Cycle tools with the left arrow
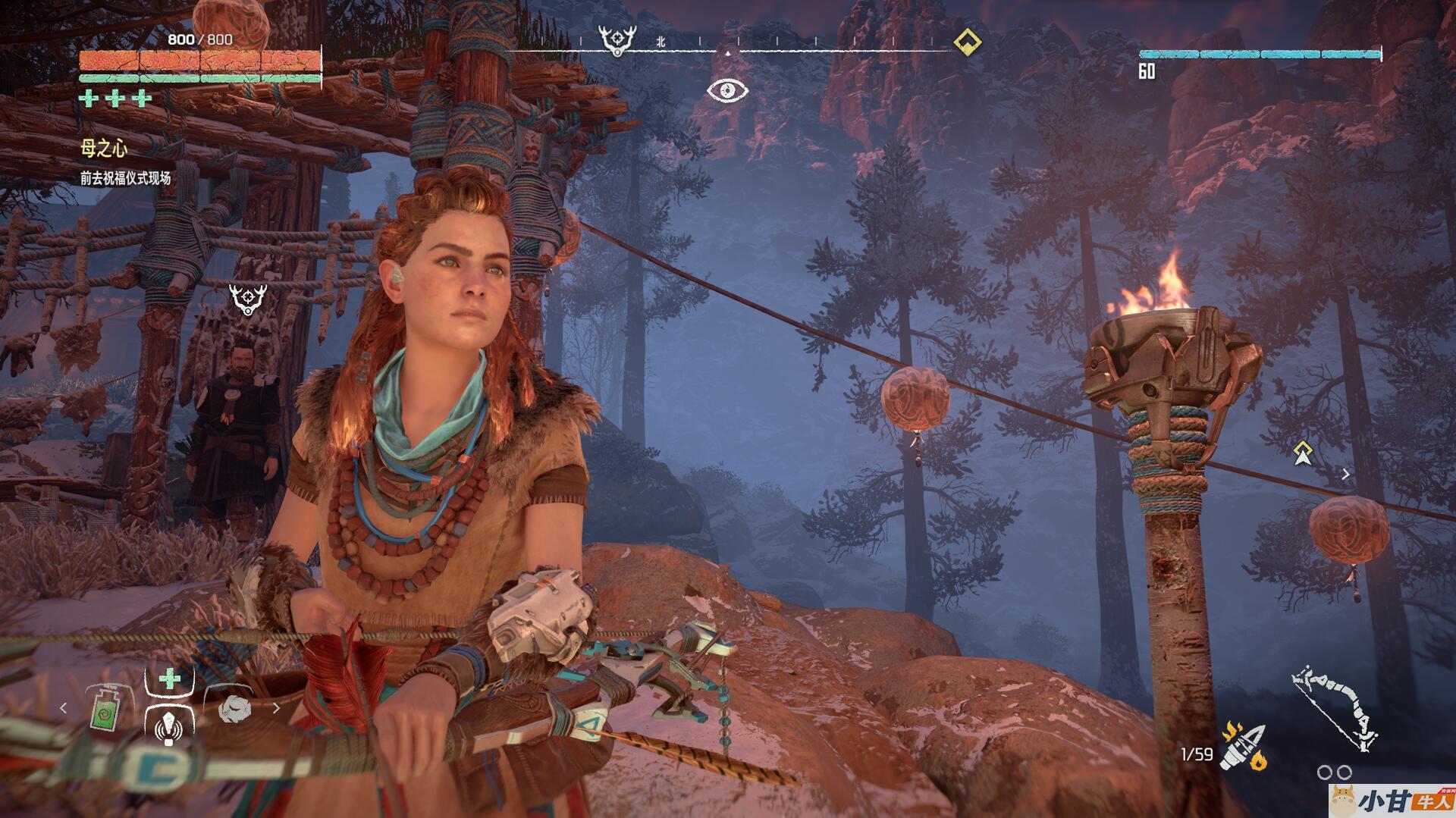Image resolution: width=1456 pixels, height=818 pixels. (64, 708)
